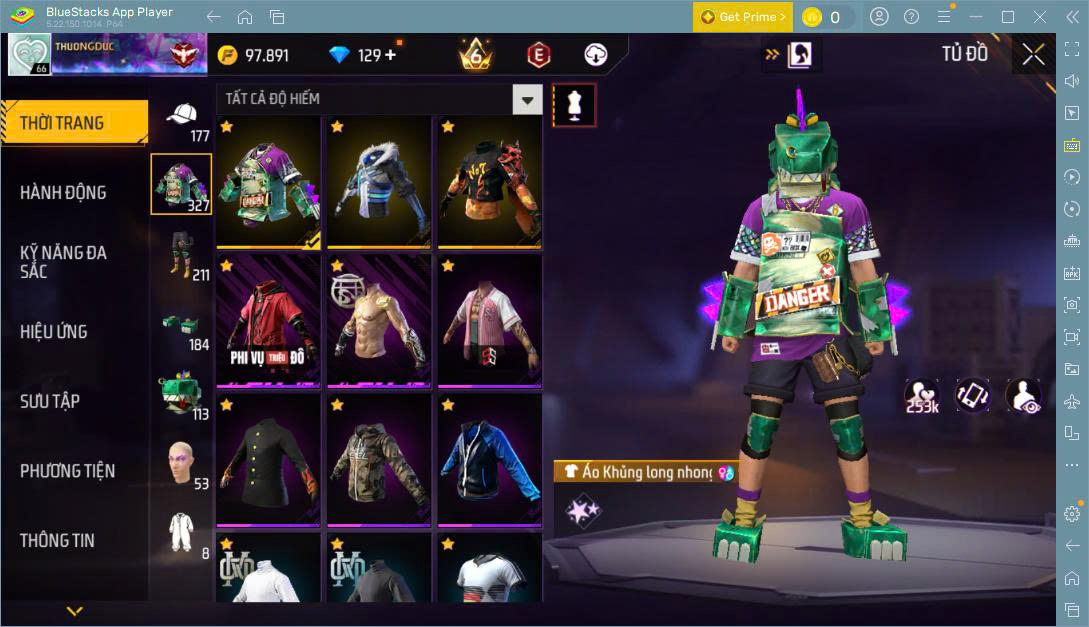
Task: Select the dinosaur mask subcategory
Action: [180, 392]
